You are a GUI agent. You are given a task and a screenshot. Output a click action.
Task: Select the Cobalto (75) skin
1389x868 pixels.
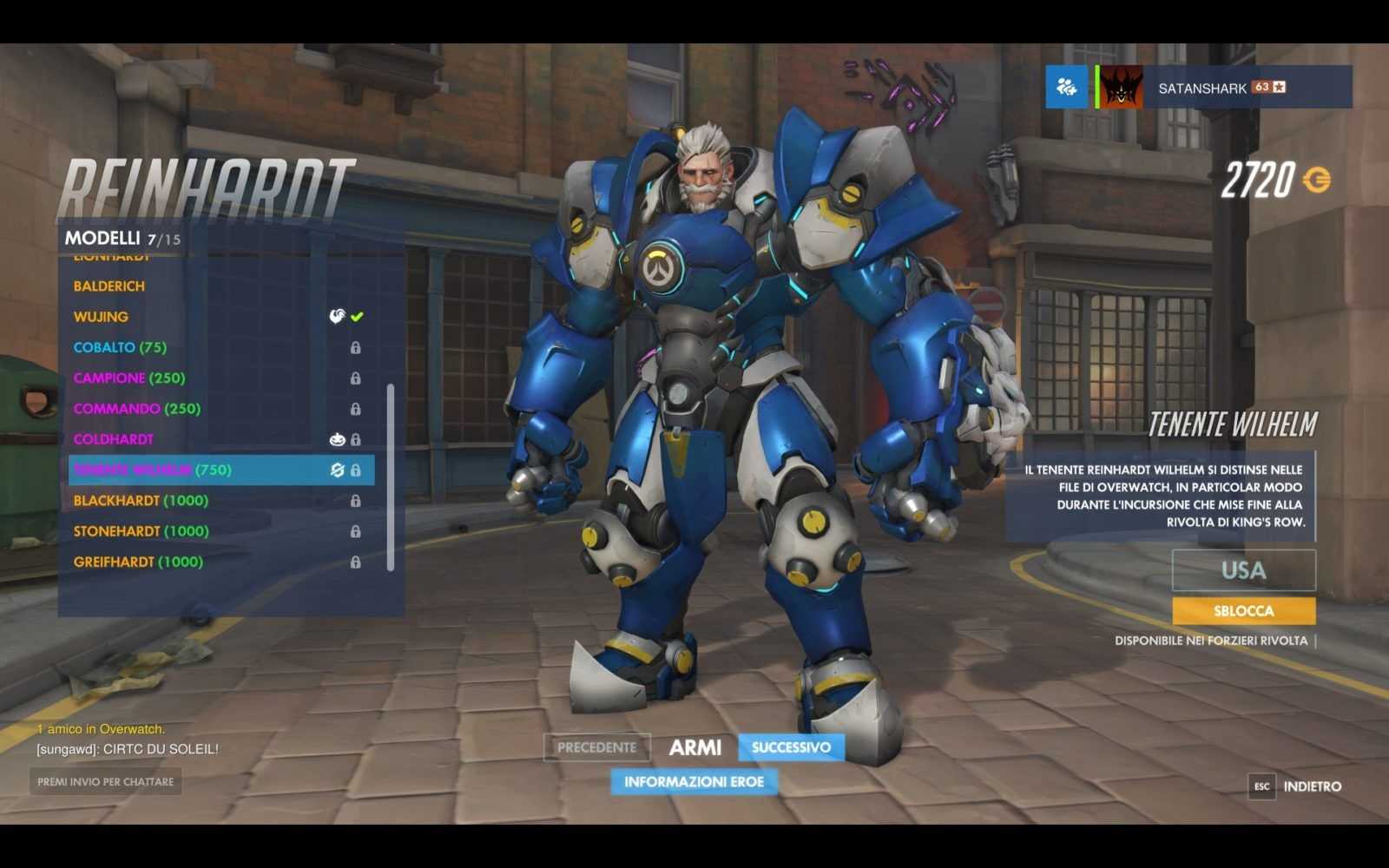point(120,347)
